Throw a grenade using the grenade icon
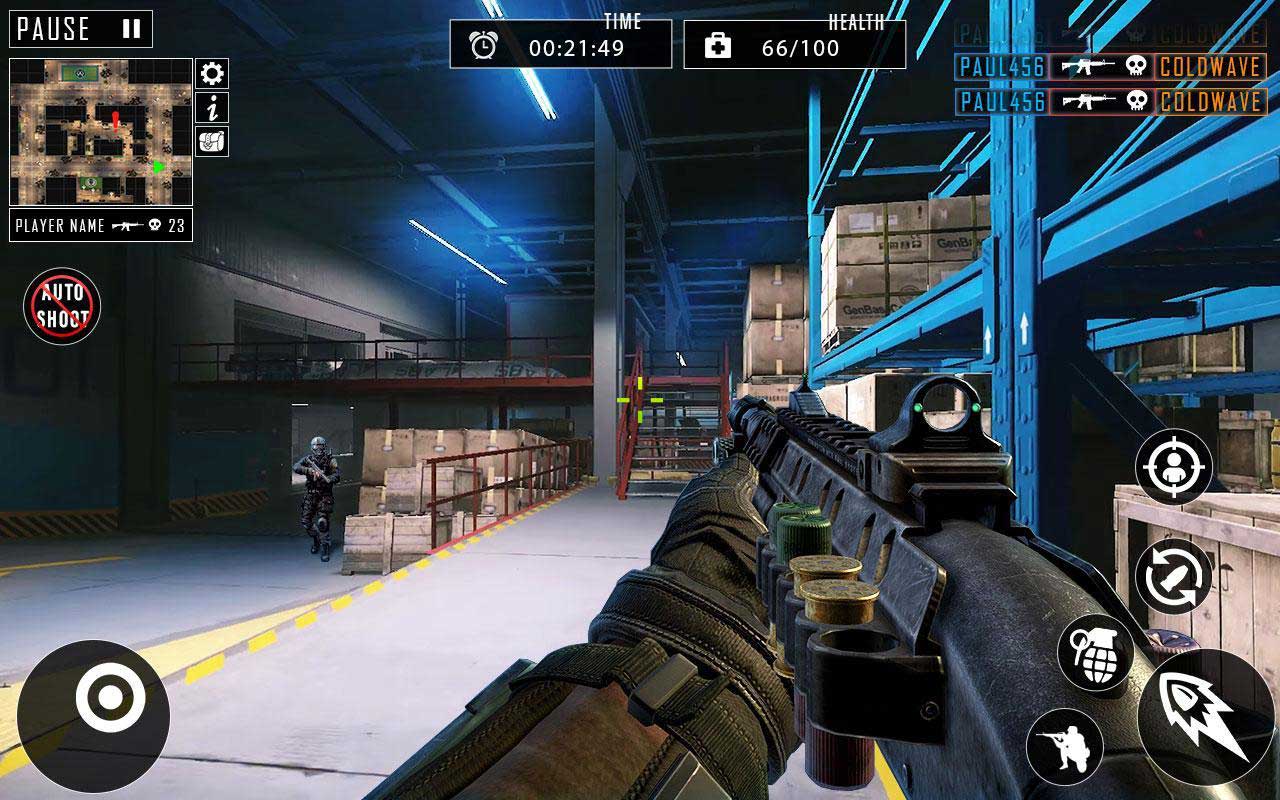1280x800 pixels. click(x=1095, y=652)
